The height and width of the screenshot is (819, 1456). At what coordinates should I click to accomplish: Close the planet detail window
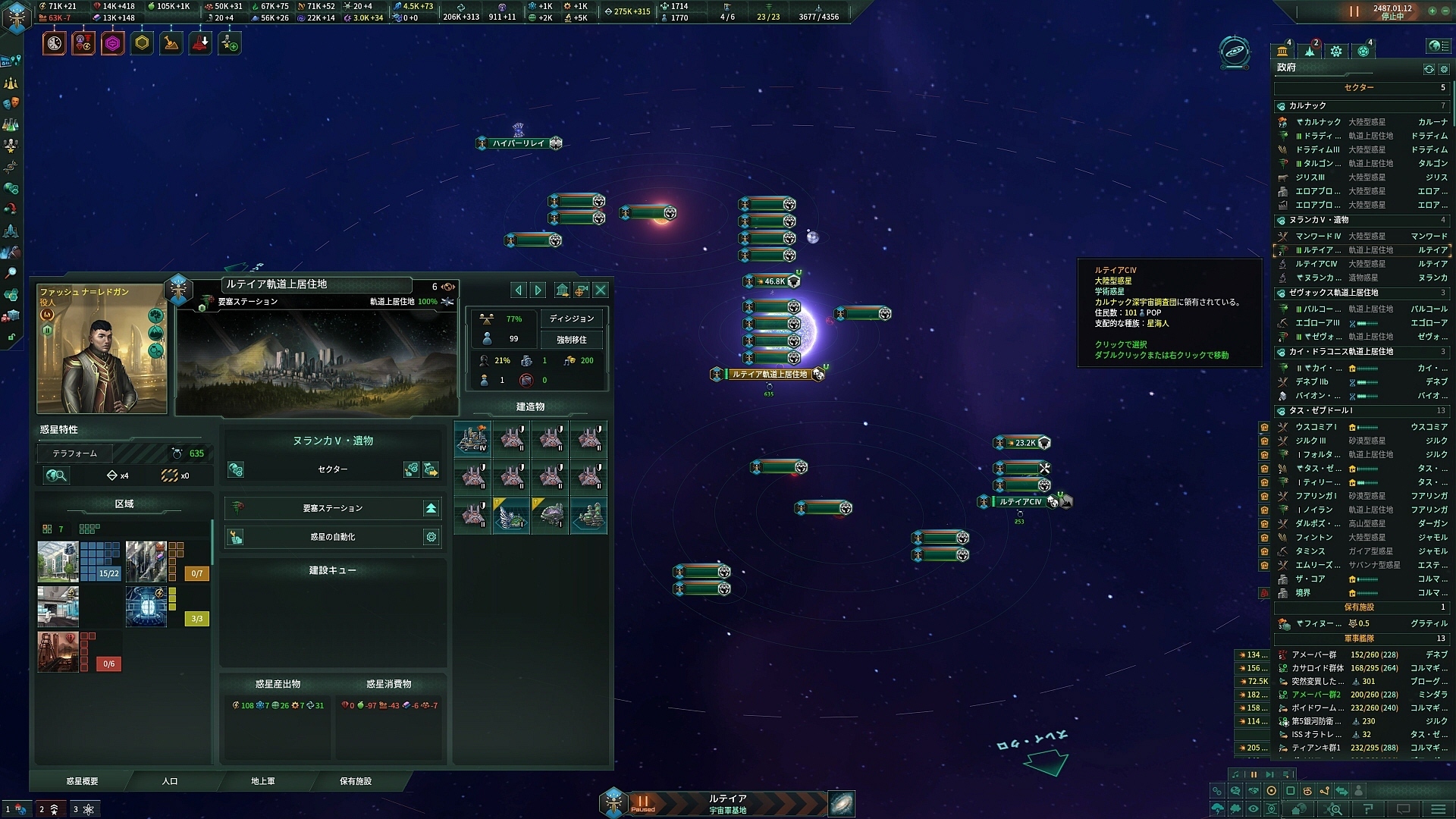pos(601,290)
